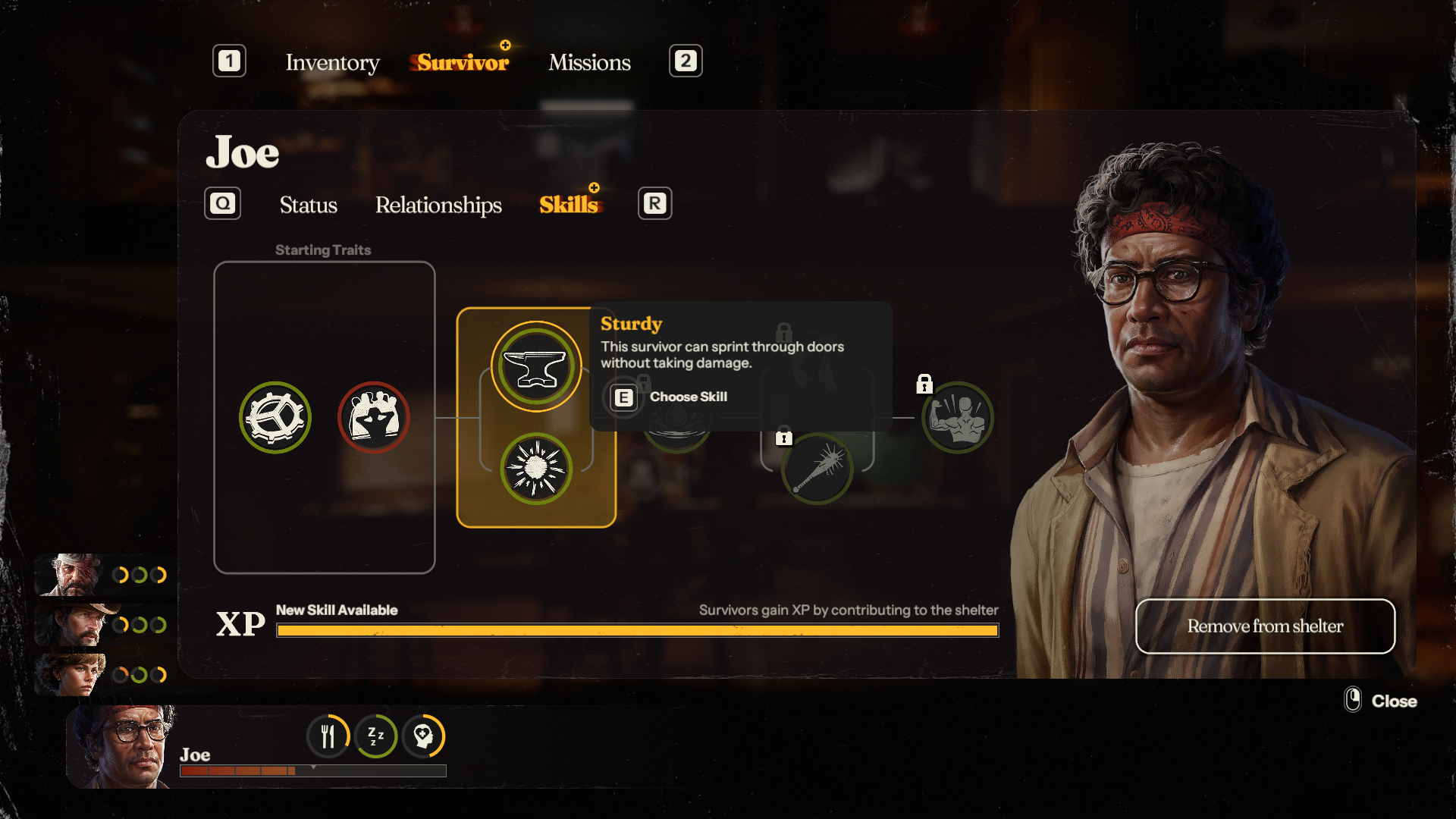
Task: Show Joe's Status tab
Action: [x=308, y=205]
